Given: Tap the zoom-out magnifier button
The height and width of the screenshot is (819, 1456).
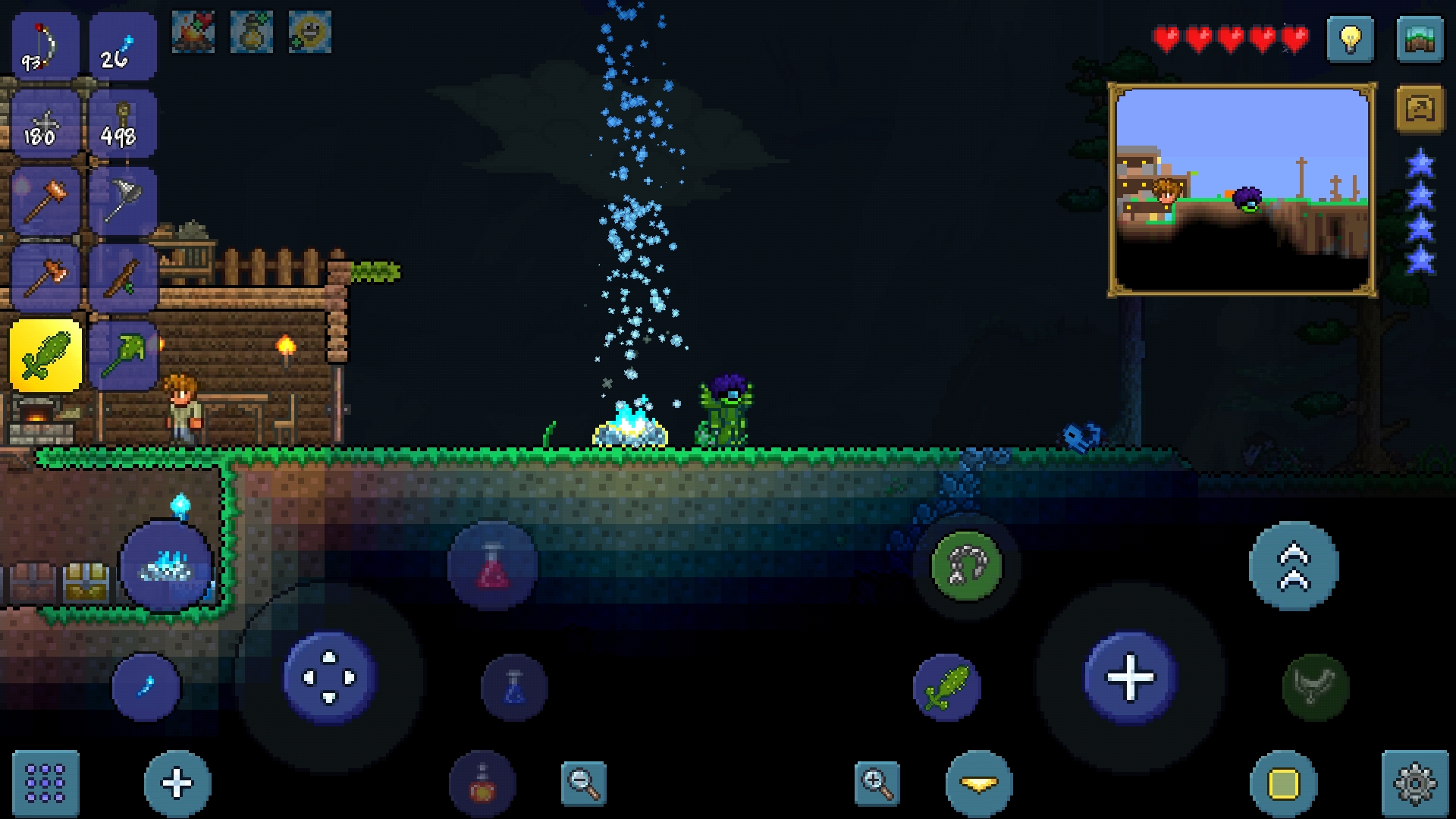Looking at the screenshot, I should point(584,784).
